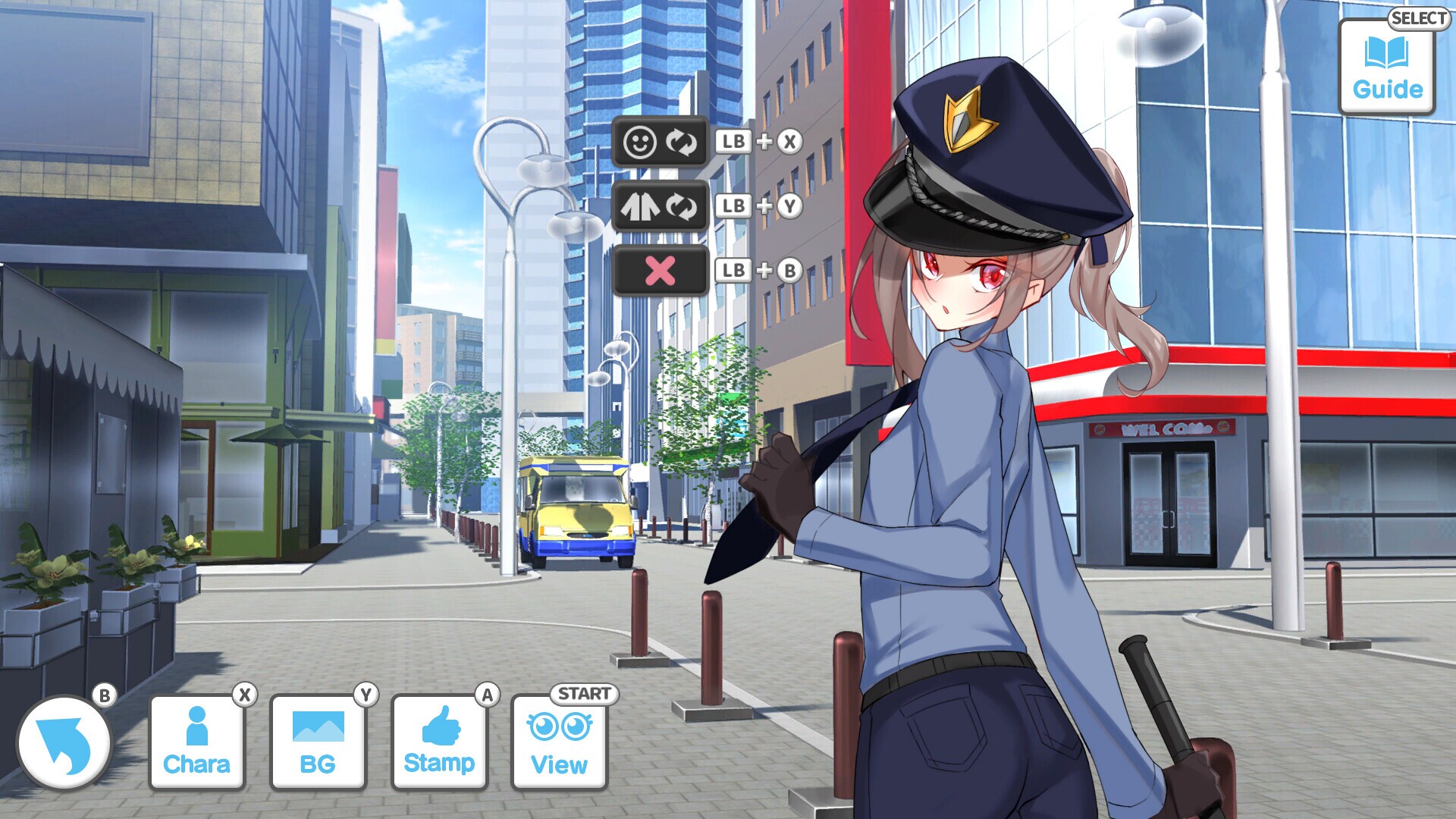Screen dimensions: 1456x819
Task: Click the START label above View
Action: coord(584,692)
